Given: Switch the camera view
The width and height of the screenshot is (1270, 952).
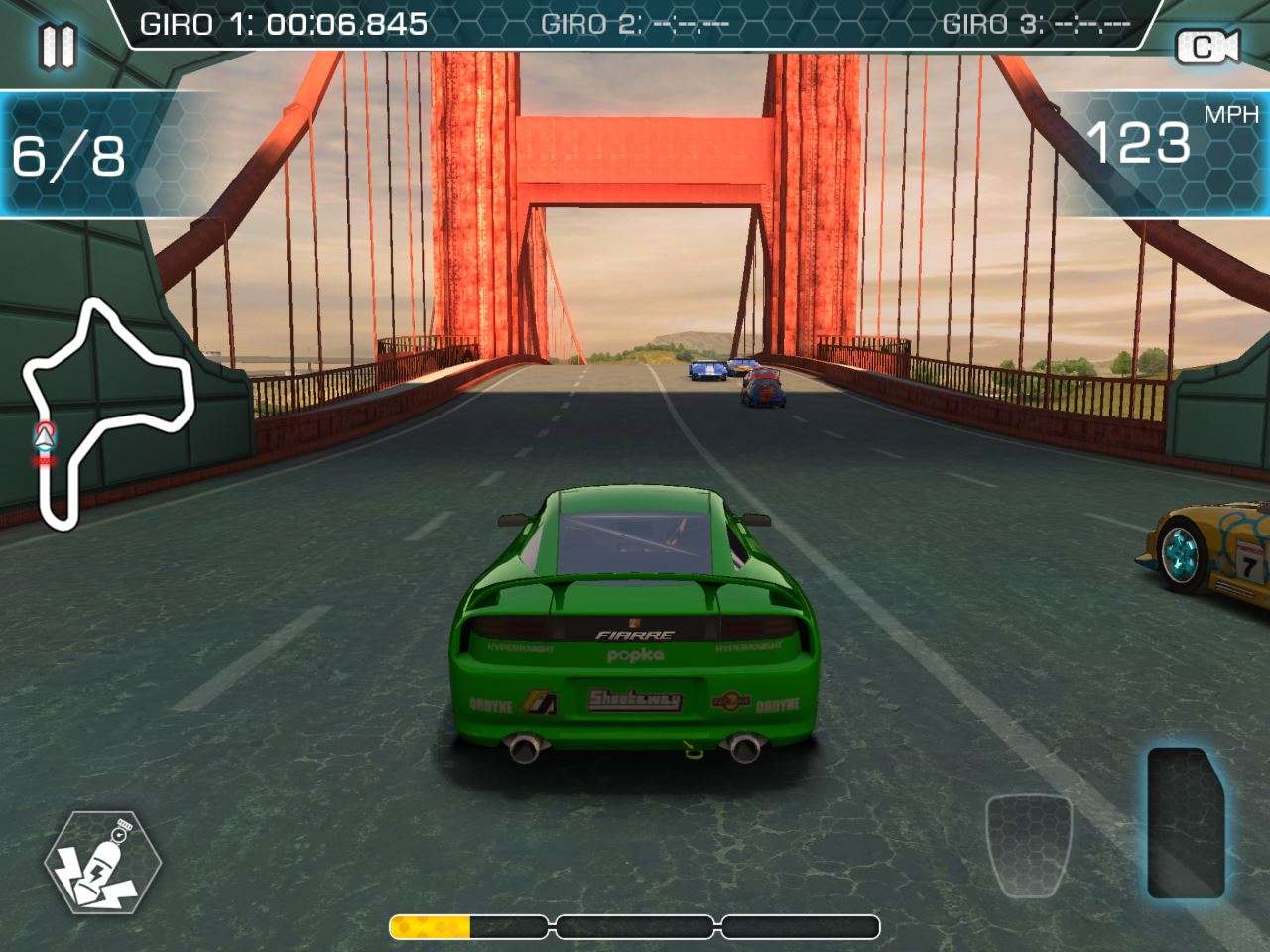Looking at the screenshot, I should tap(1207, 47).
